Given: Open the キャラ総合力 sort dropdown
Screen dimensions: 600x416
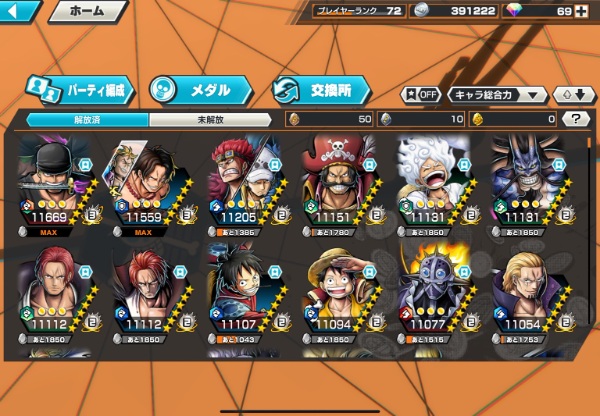Looking at the screenshot, I should click(498, 95).
